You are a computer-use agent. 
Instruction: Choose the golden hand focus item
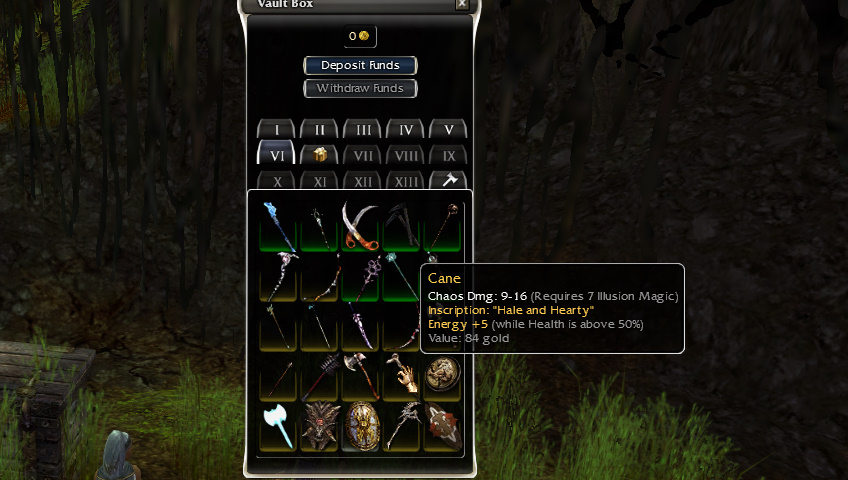click(x=402, y=376)
